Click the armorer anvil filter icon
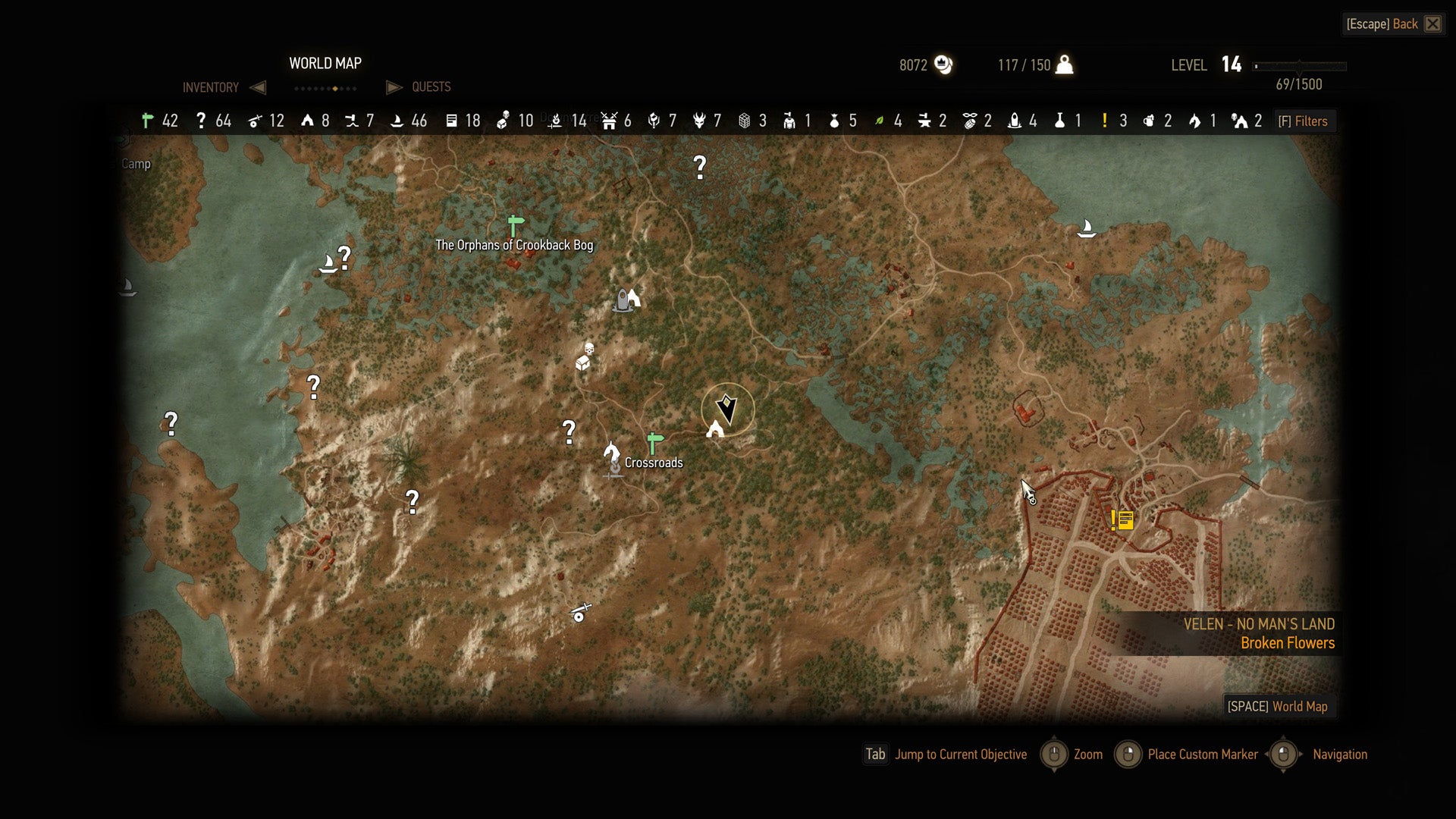Image resolution: width=1456 pixels, height=819 pixels. tap(924, 121)
